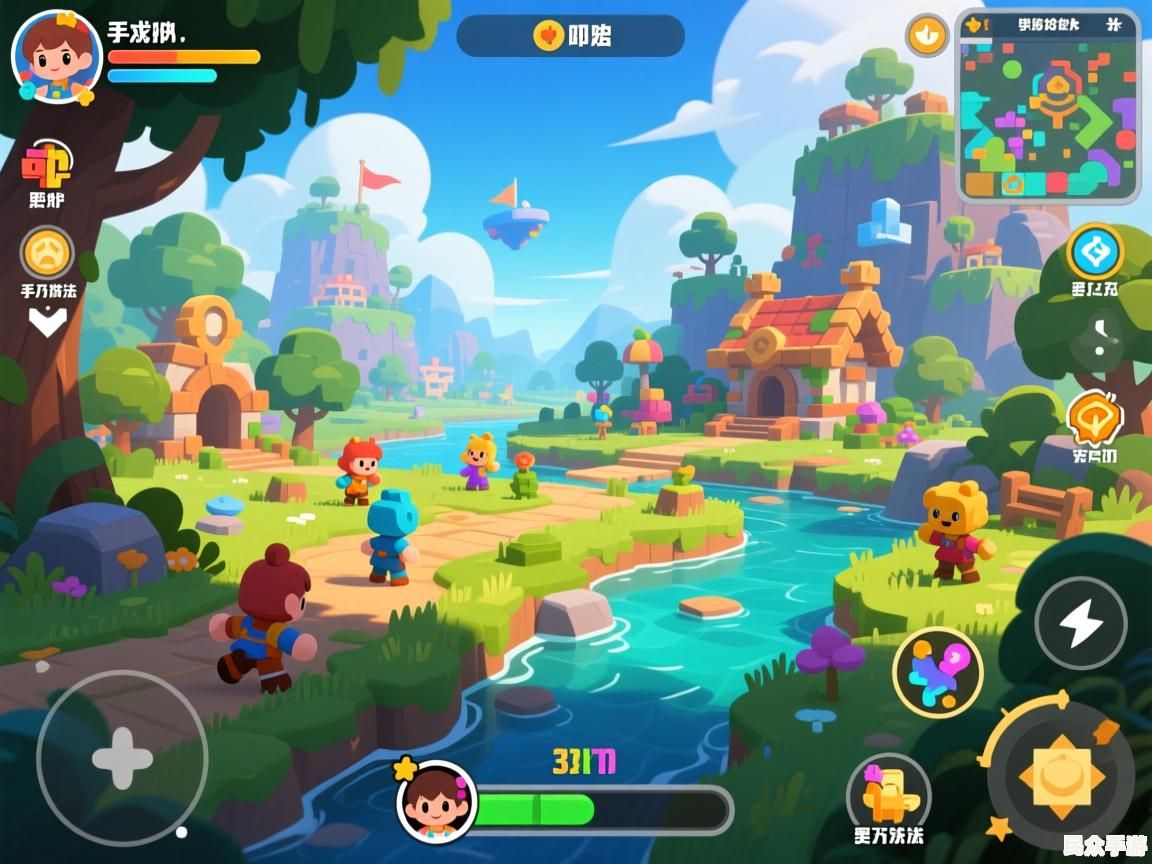Select the bottom character portrait
This screenshot has height=864, width=1152.
(436, 801)
